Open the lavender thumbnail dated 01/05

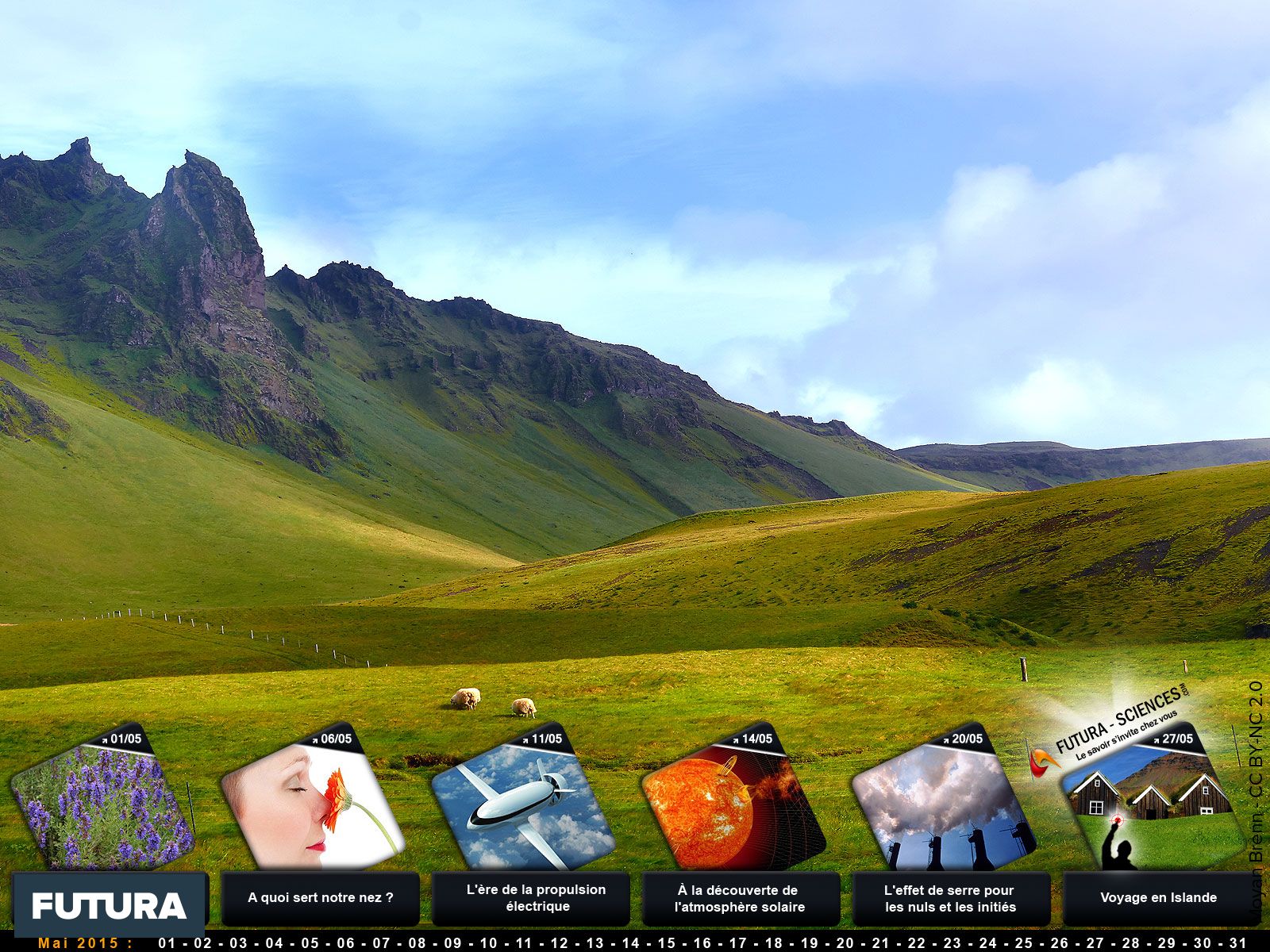102,803
